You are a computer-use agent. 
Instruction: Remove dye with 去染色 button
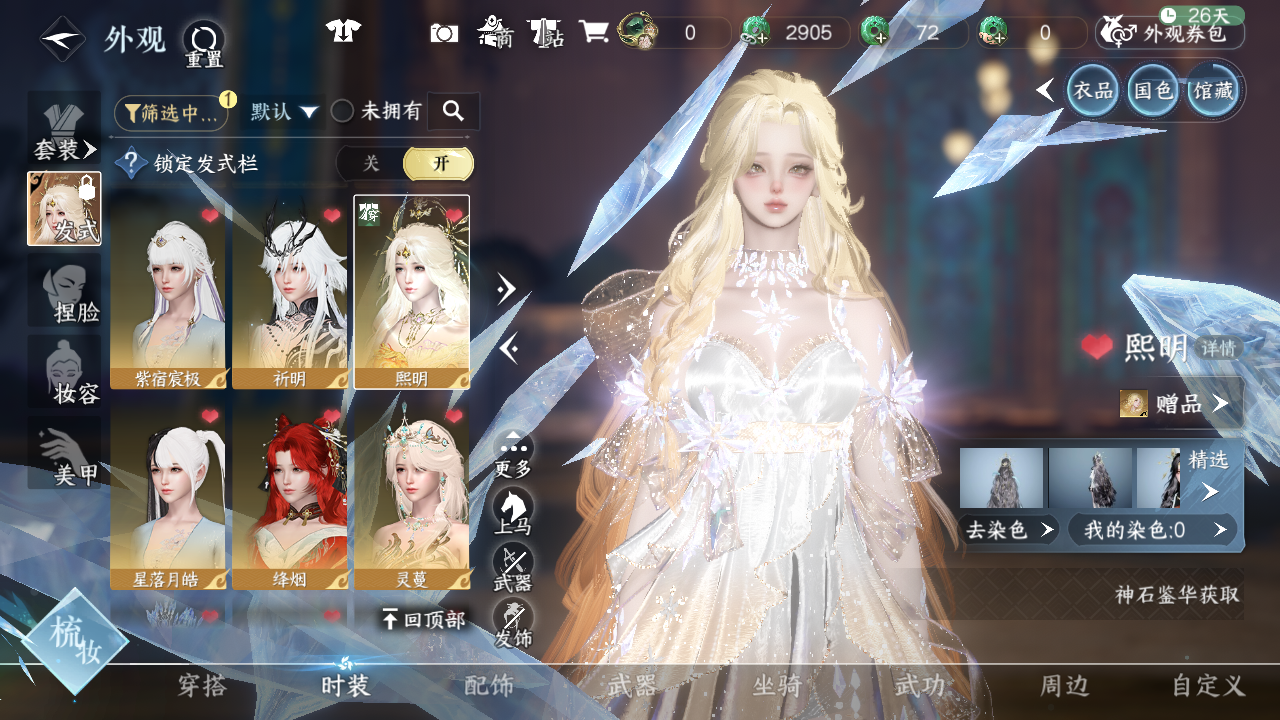1008,530
